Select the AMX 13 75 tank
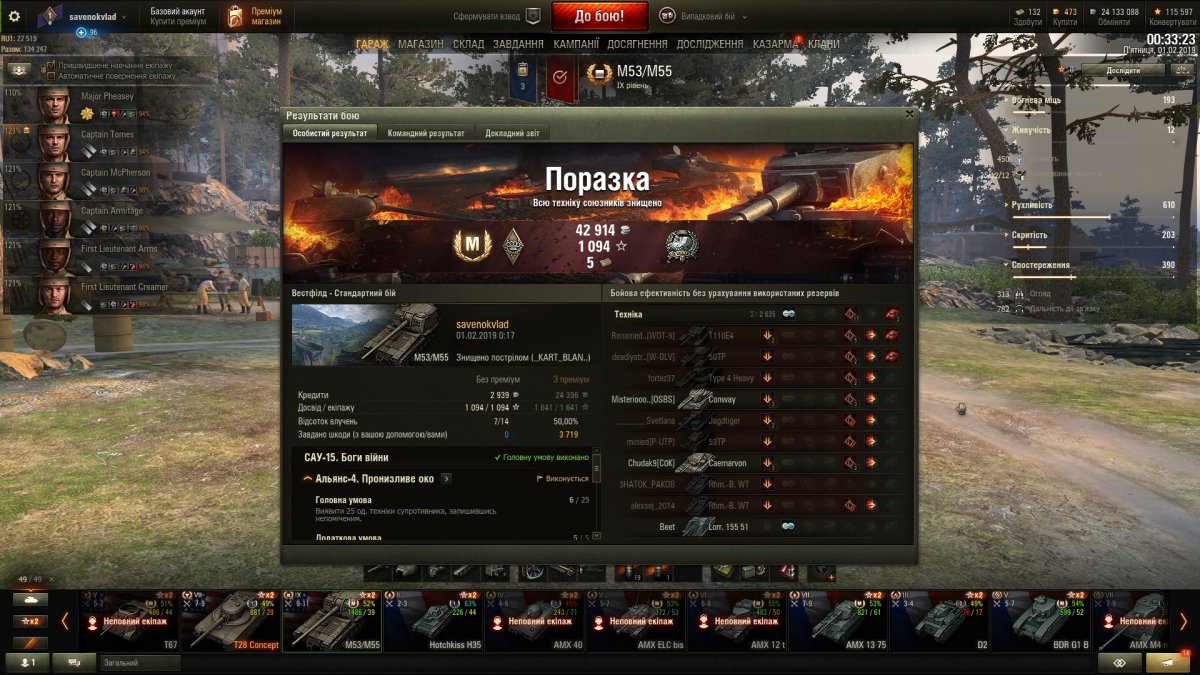 (x=838, y=620)
